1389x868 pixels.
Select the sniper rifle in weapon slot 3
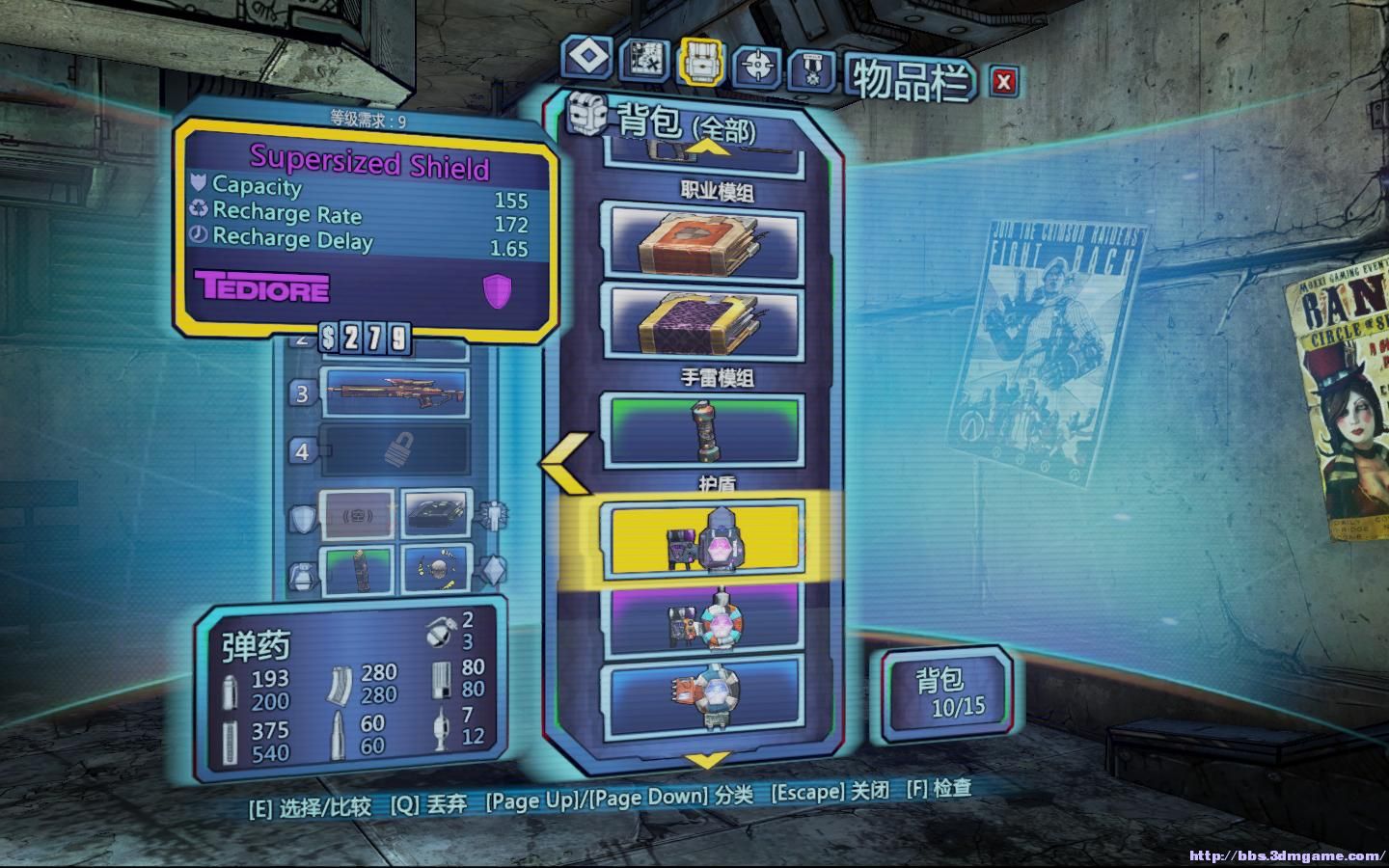pos(395,393)
